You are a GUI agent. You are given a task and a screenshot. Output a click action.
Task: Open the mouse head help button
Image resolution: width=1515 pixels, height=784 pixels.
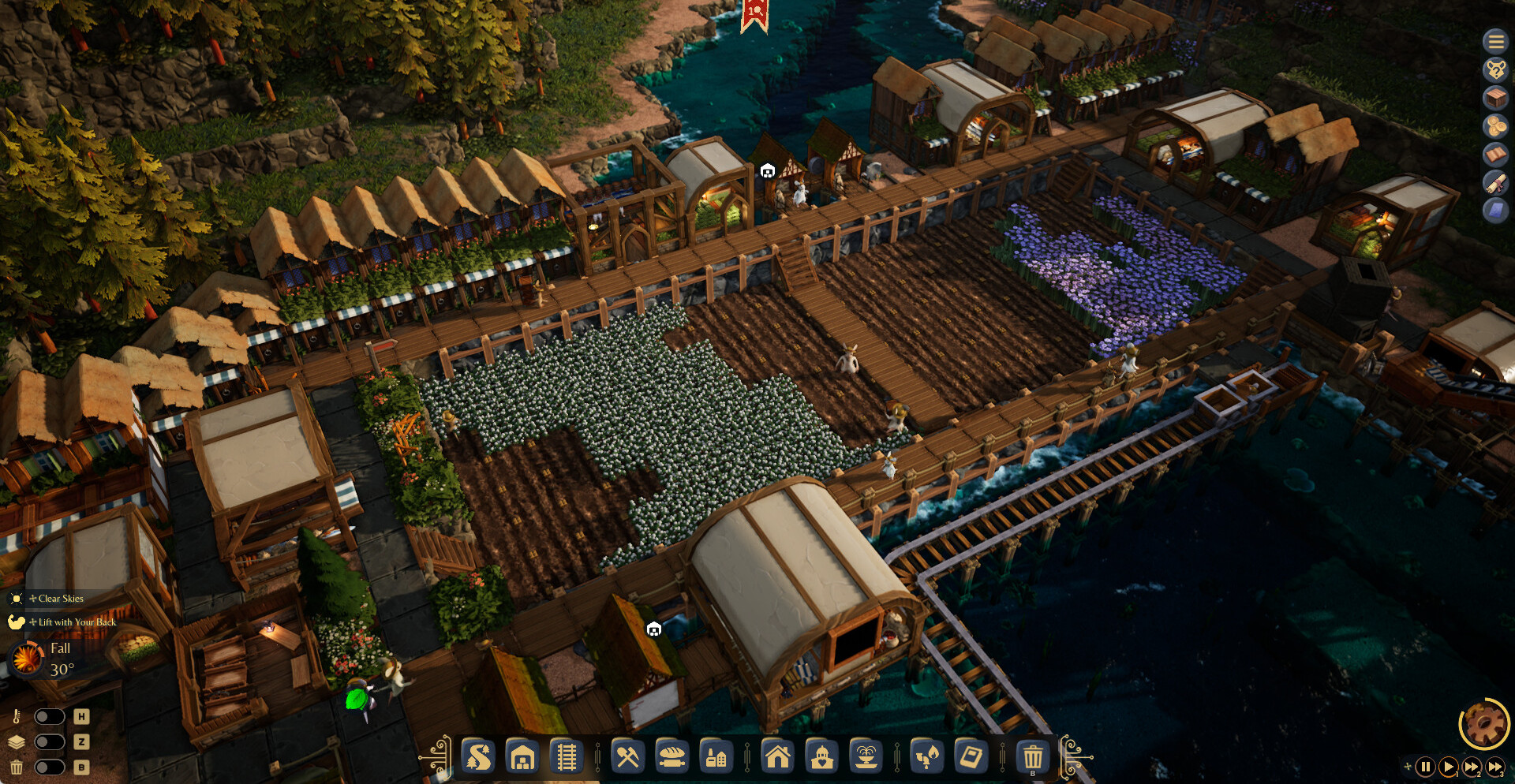[1494, 69]
